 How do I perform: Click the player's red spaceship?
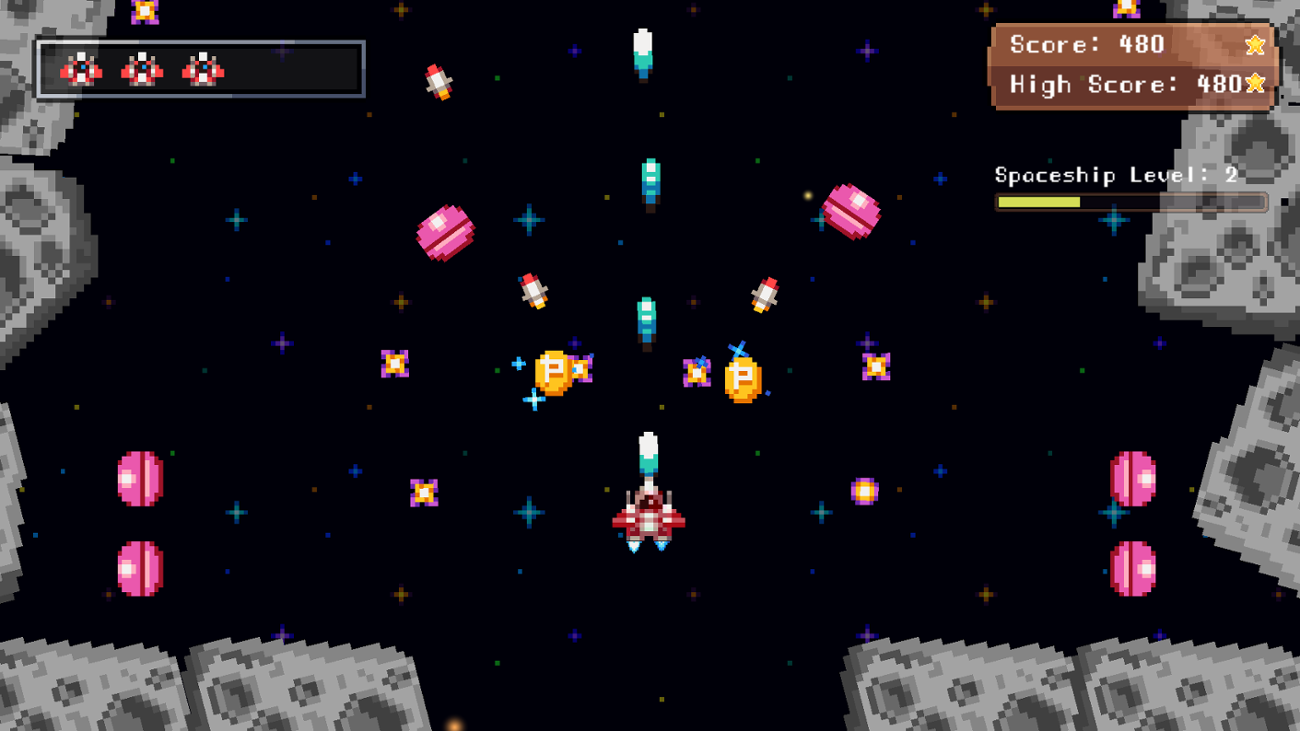[x=648, y=515]
